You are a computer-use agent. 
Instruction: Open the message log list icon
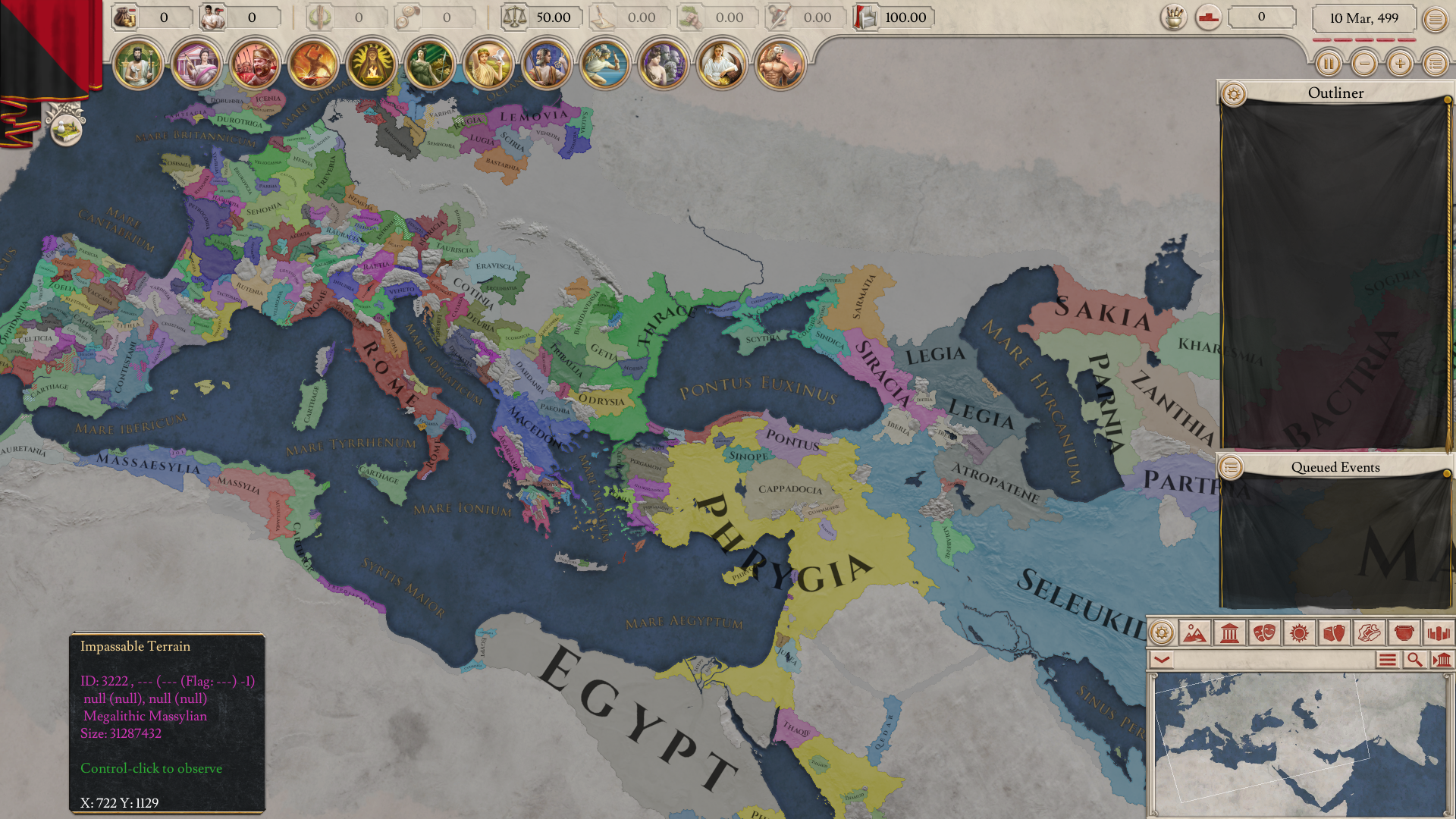[x=1386, y=661]
